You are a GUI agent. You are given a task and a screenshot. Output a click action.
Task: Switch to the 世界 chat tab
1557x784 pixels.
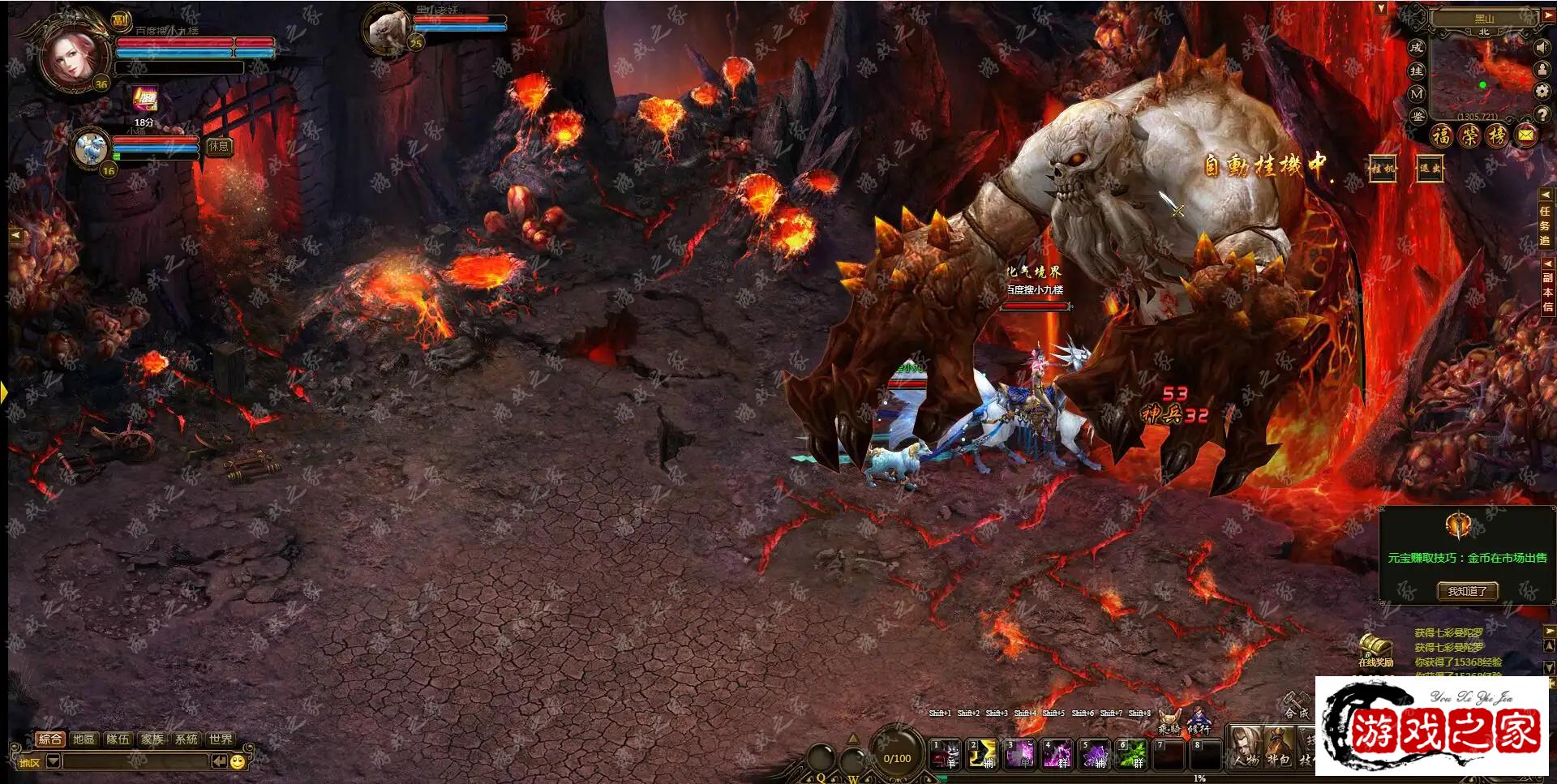[x=221, y=739]
